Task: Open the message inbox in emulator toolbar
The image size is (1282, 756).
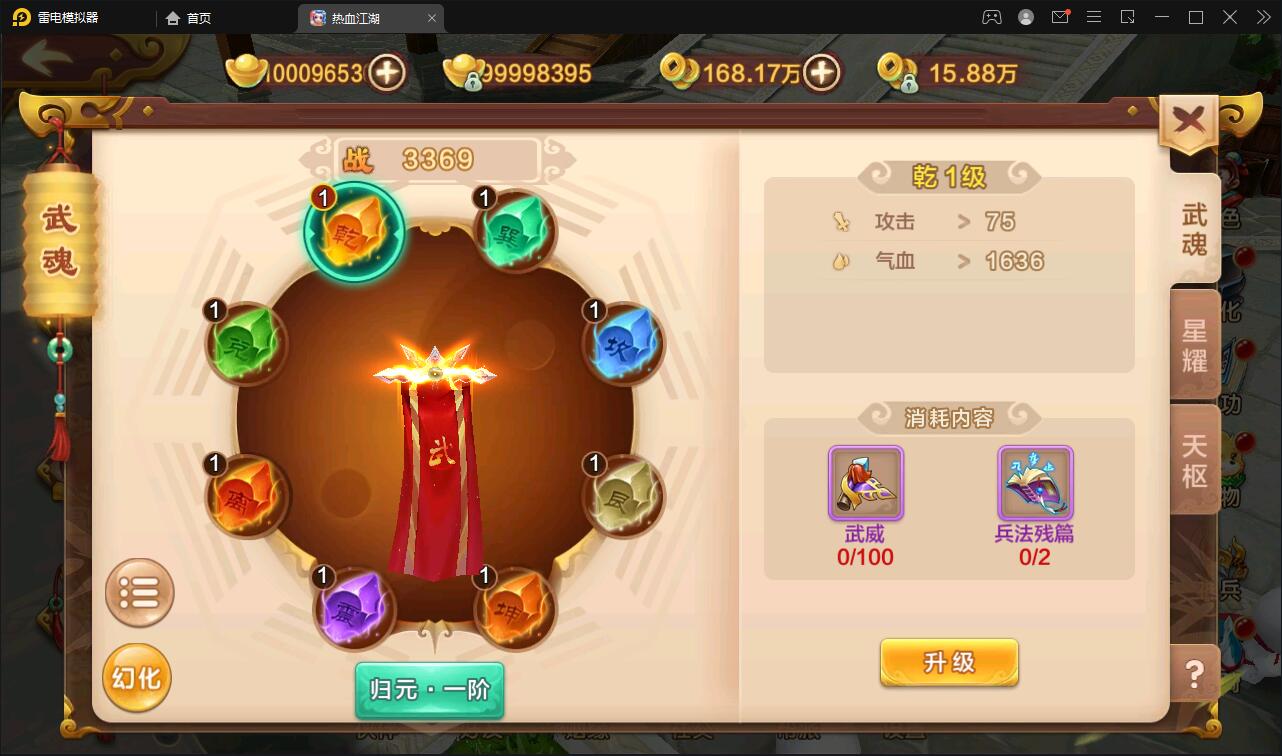Action: pos(1062,16)
